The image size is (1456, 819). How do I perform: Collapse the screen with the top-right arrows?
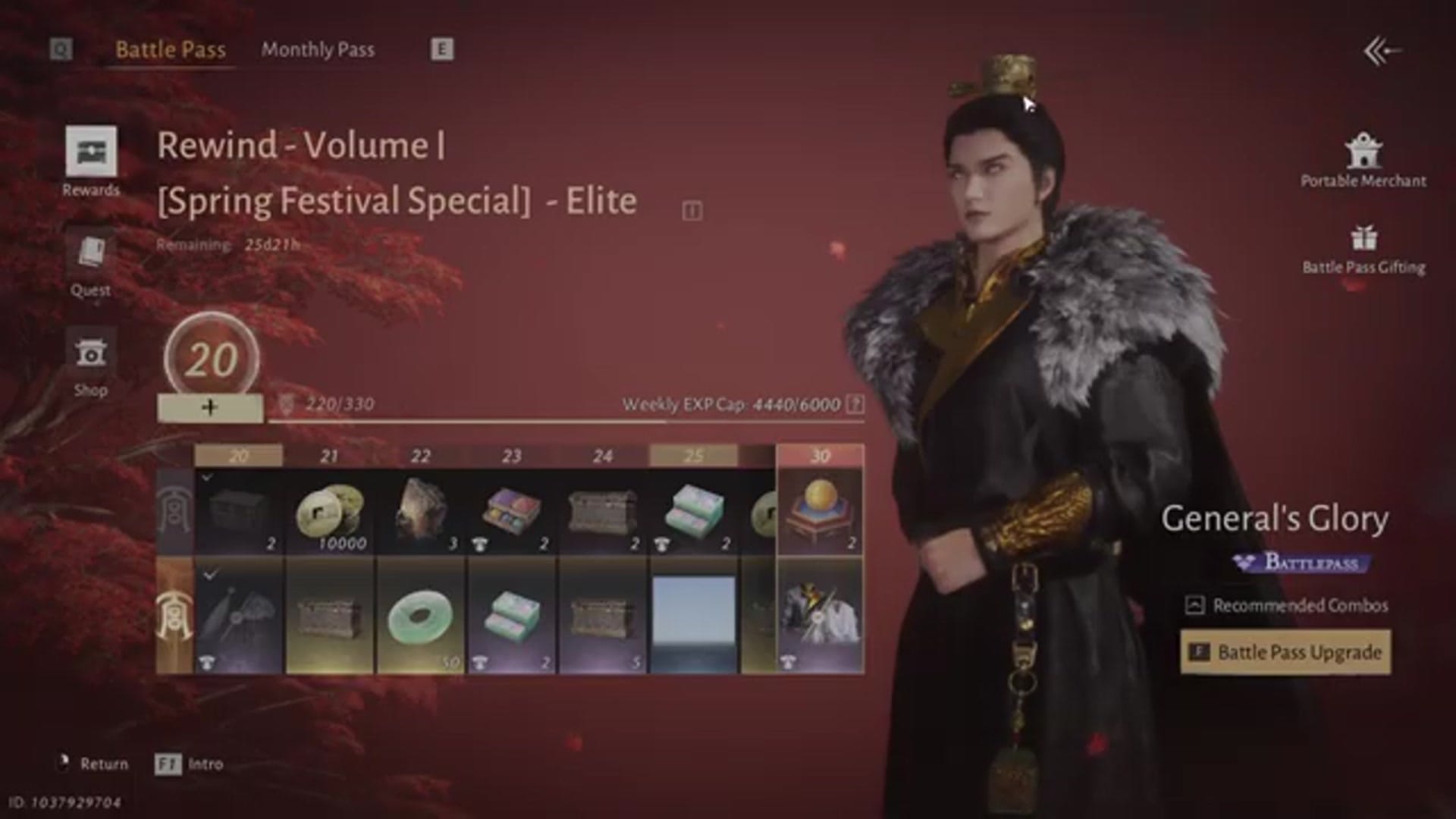pyautogui.click(x=1378, y=49)
